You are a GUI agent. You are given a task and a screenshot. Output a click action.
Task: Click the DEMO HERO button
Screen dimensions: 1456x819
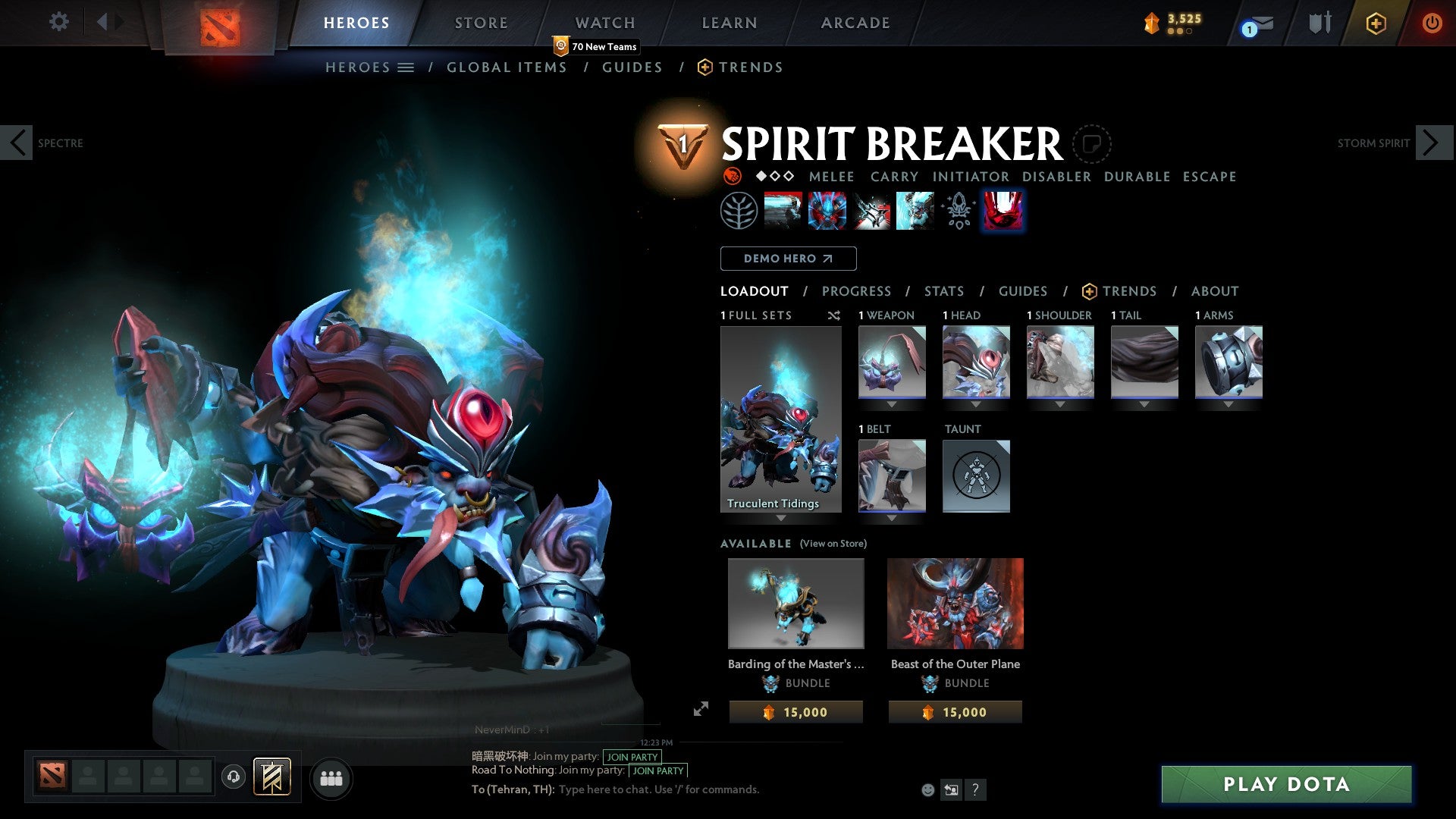tap(788, 259)
